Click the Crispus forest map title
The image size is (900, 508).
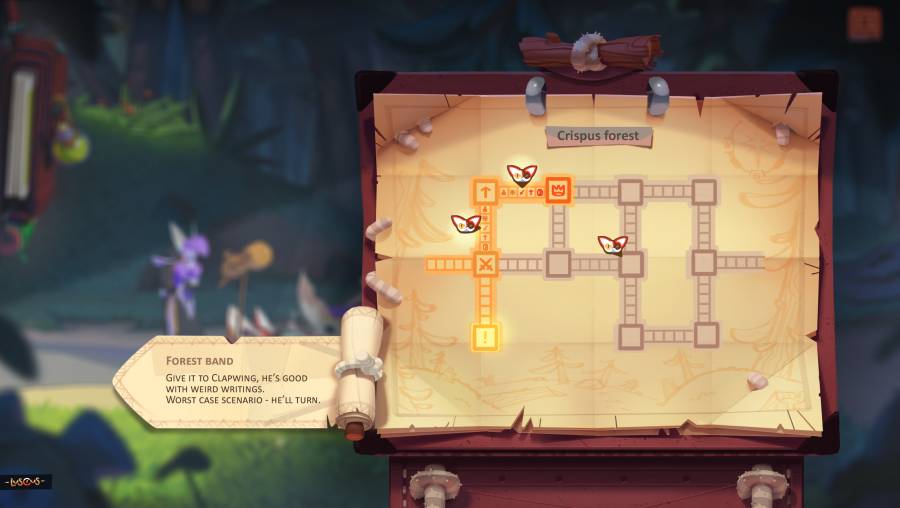pyautogui.click(x=598, y=135)
